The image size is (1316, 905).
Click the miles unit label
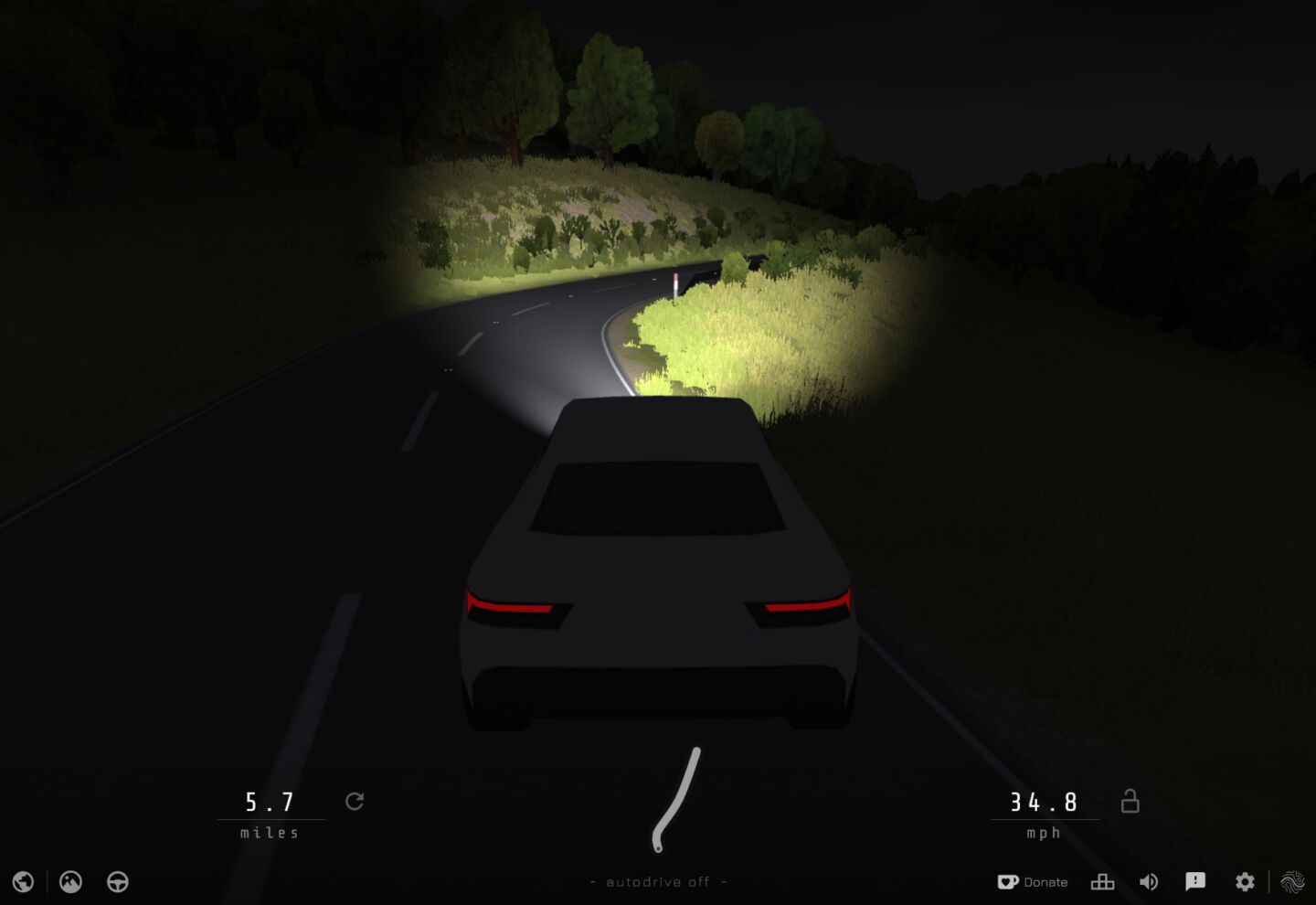(x=271, y=833)
